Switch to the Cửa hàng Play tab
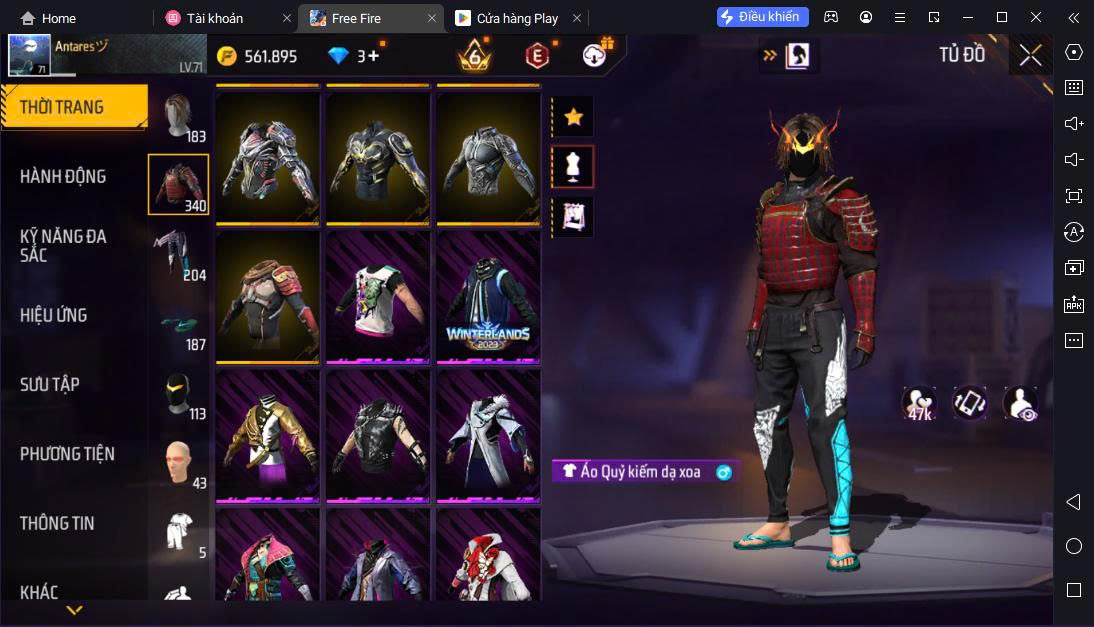1094x627 pixels. tap(516, 18)
